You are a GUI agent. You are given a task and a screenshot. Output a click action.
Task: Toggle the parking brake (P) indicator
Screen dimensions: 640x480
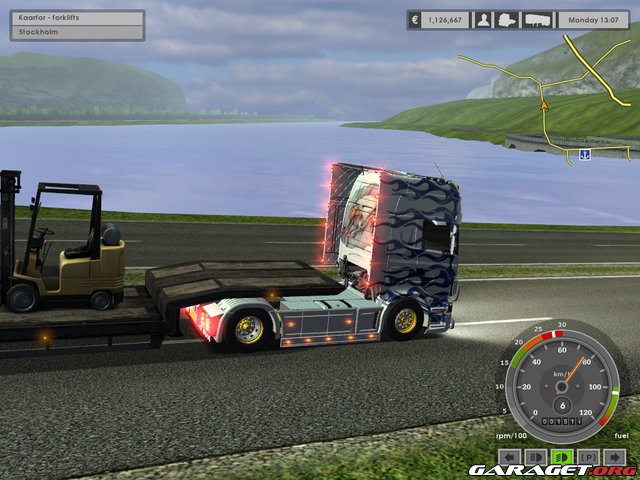[x=590, y=456]
